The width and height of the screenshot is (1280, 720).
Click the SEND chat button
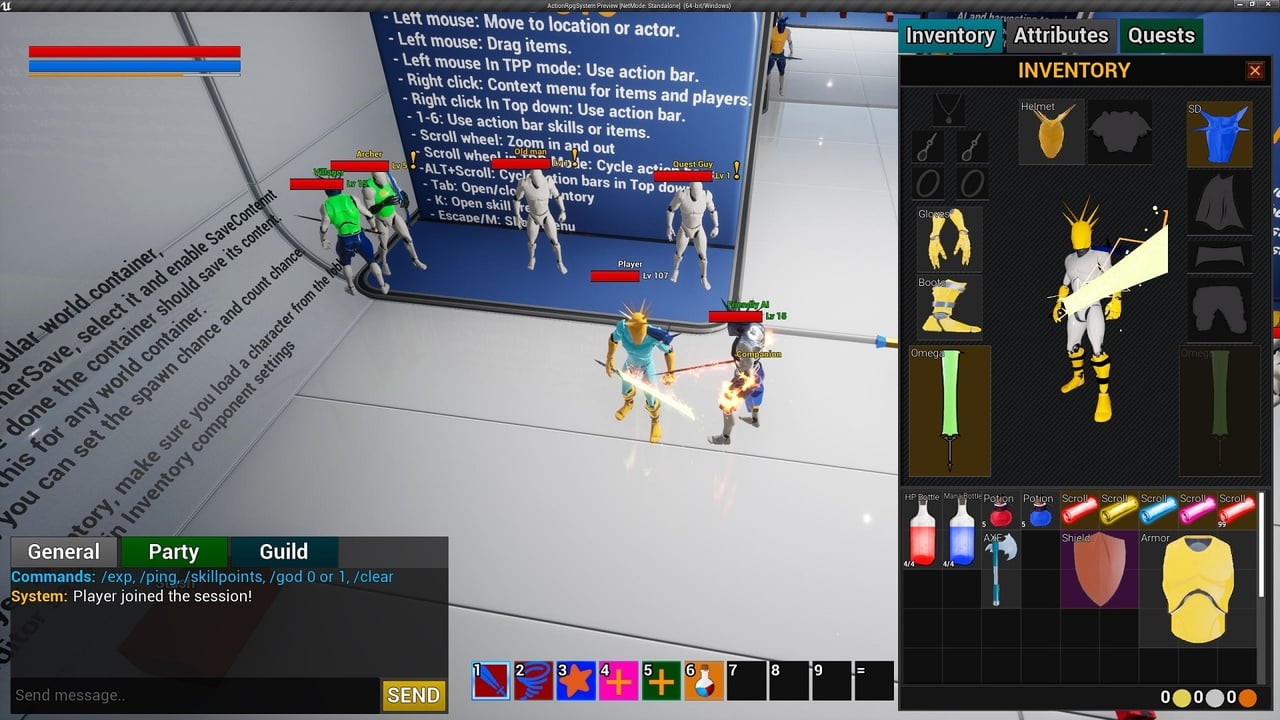point(413,695)
